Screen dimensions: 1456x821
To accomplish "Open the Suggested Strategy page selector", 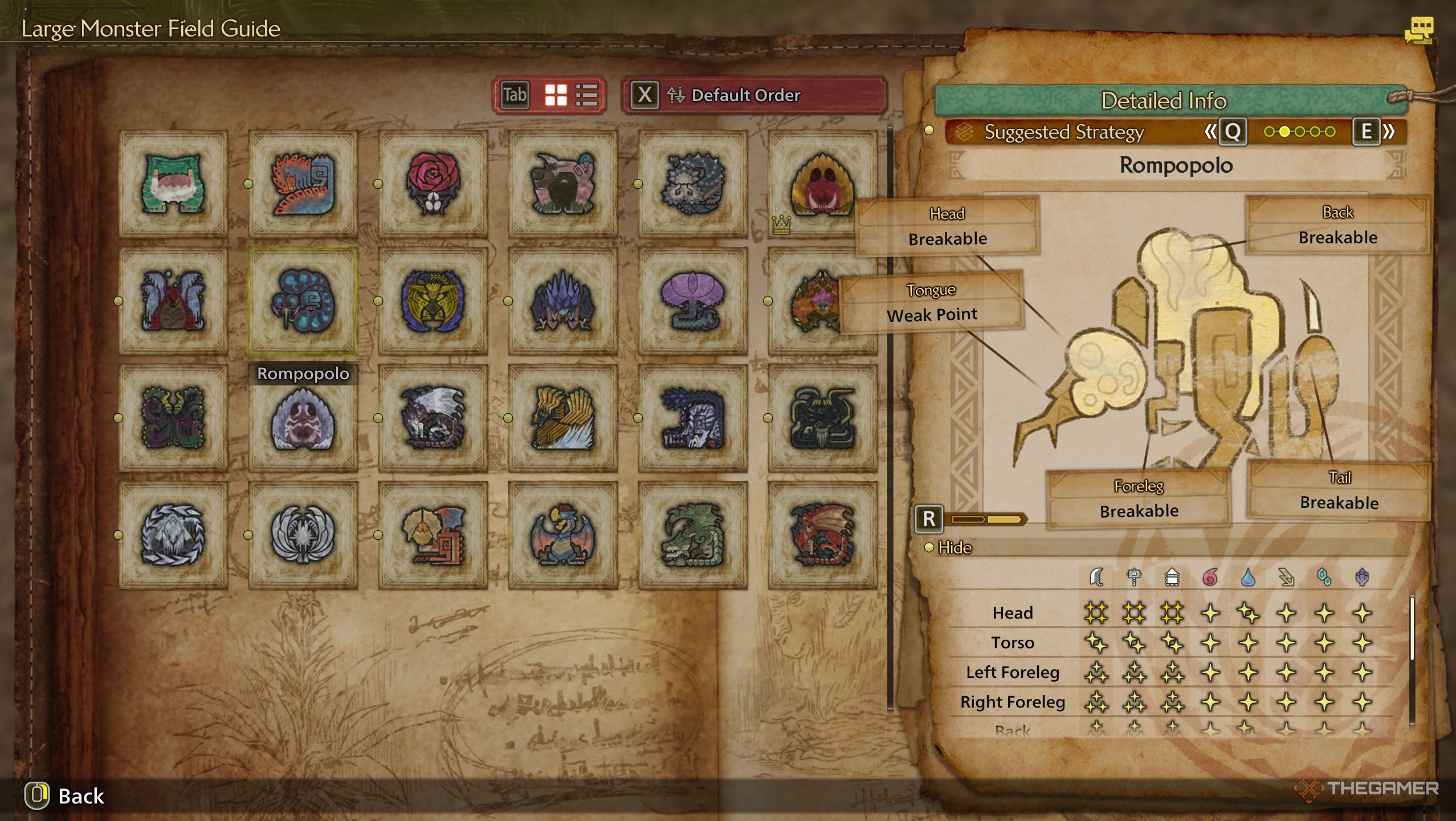I will click(1299, 132).
